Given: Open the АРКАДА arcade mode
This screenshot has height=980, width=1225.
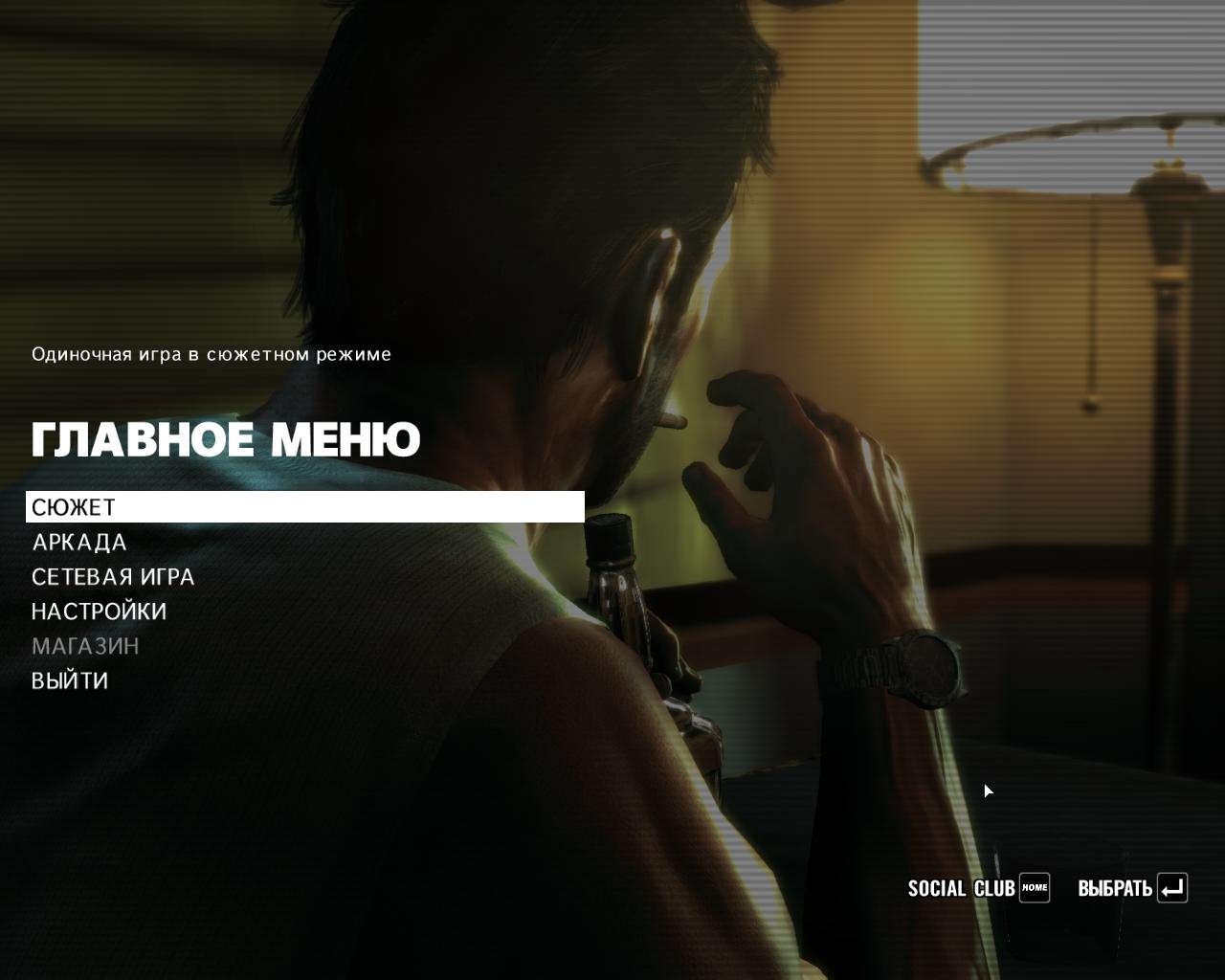Looking at the screenshot, I should (79, 543).
